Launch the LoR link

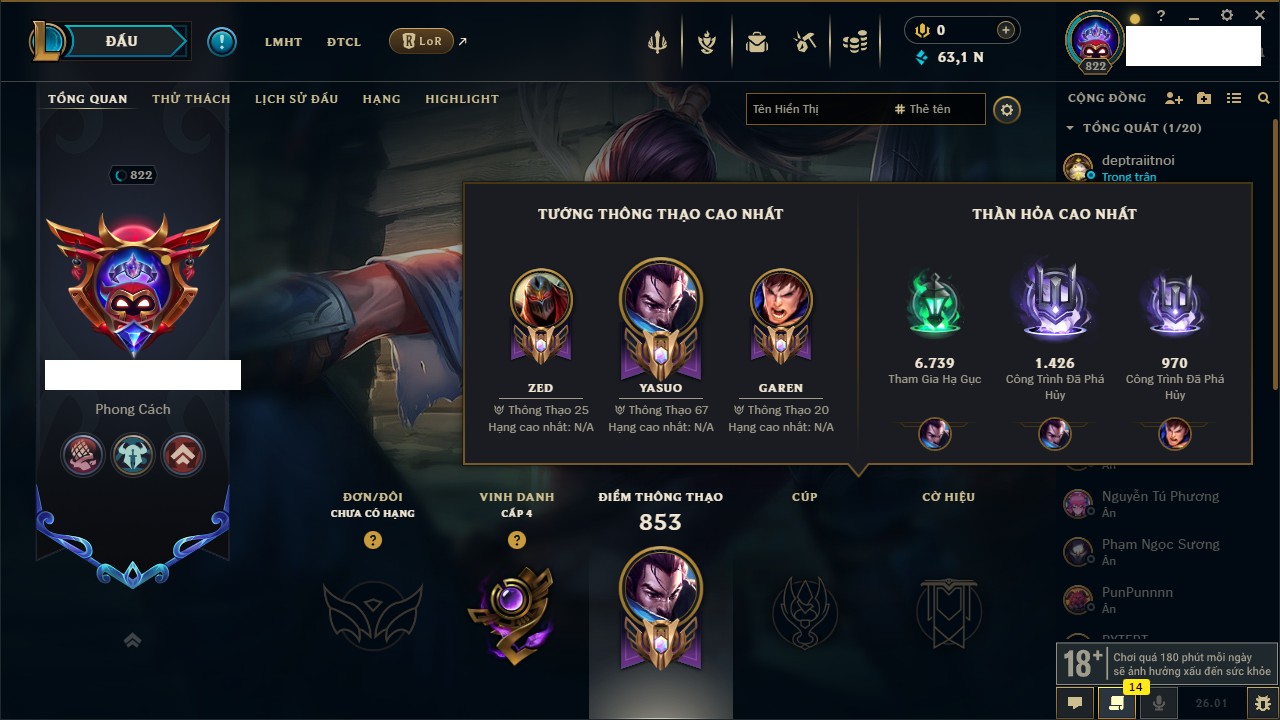[x=421, y=41]
